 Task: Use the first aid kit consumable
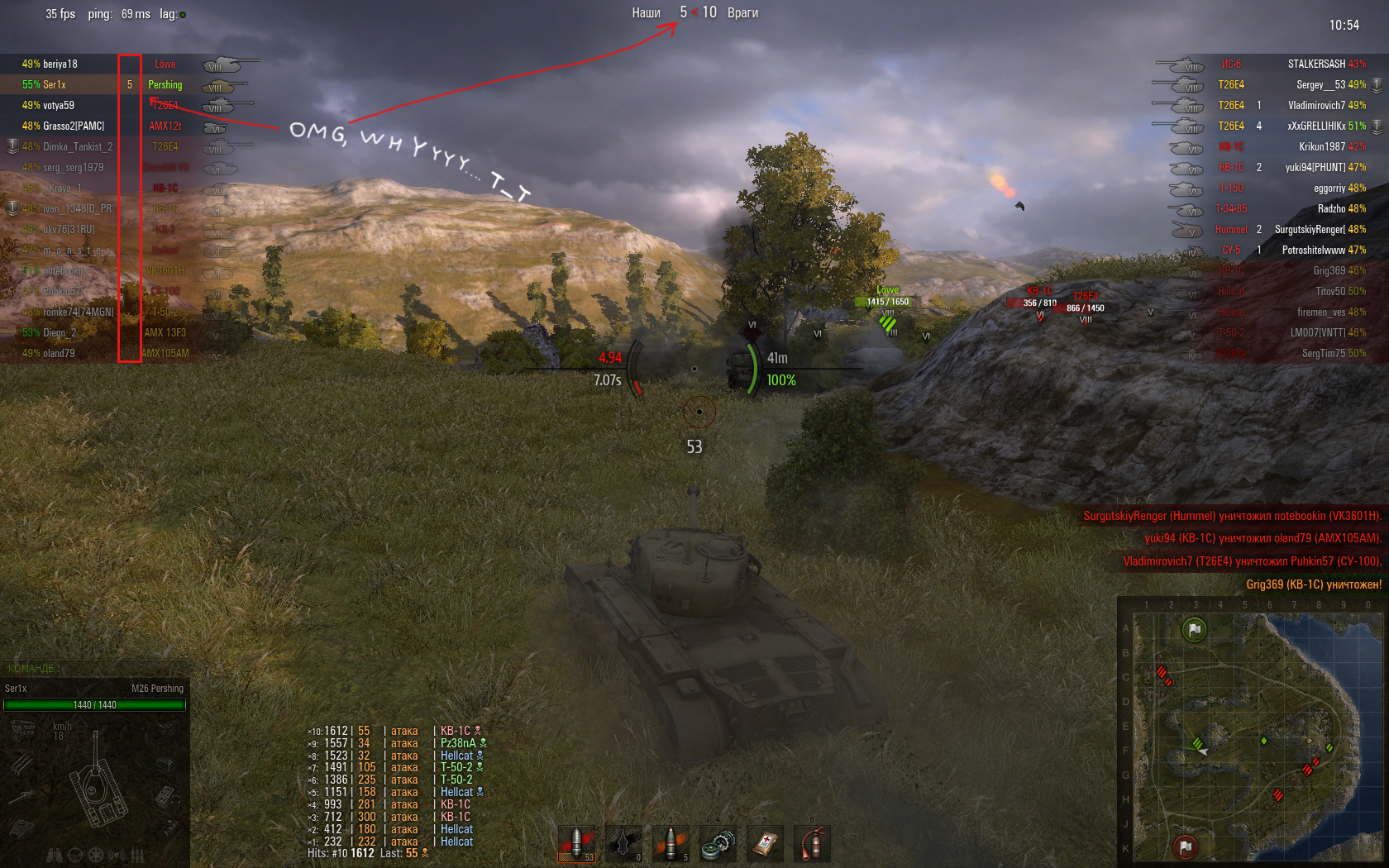(x=766, y=844)
